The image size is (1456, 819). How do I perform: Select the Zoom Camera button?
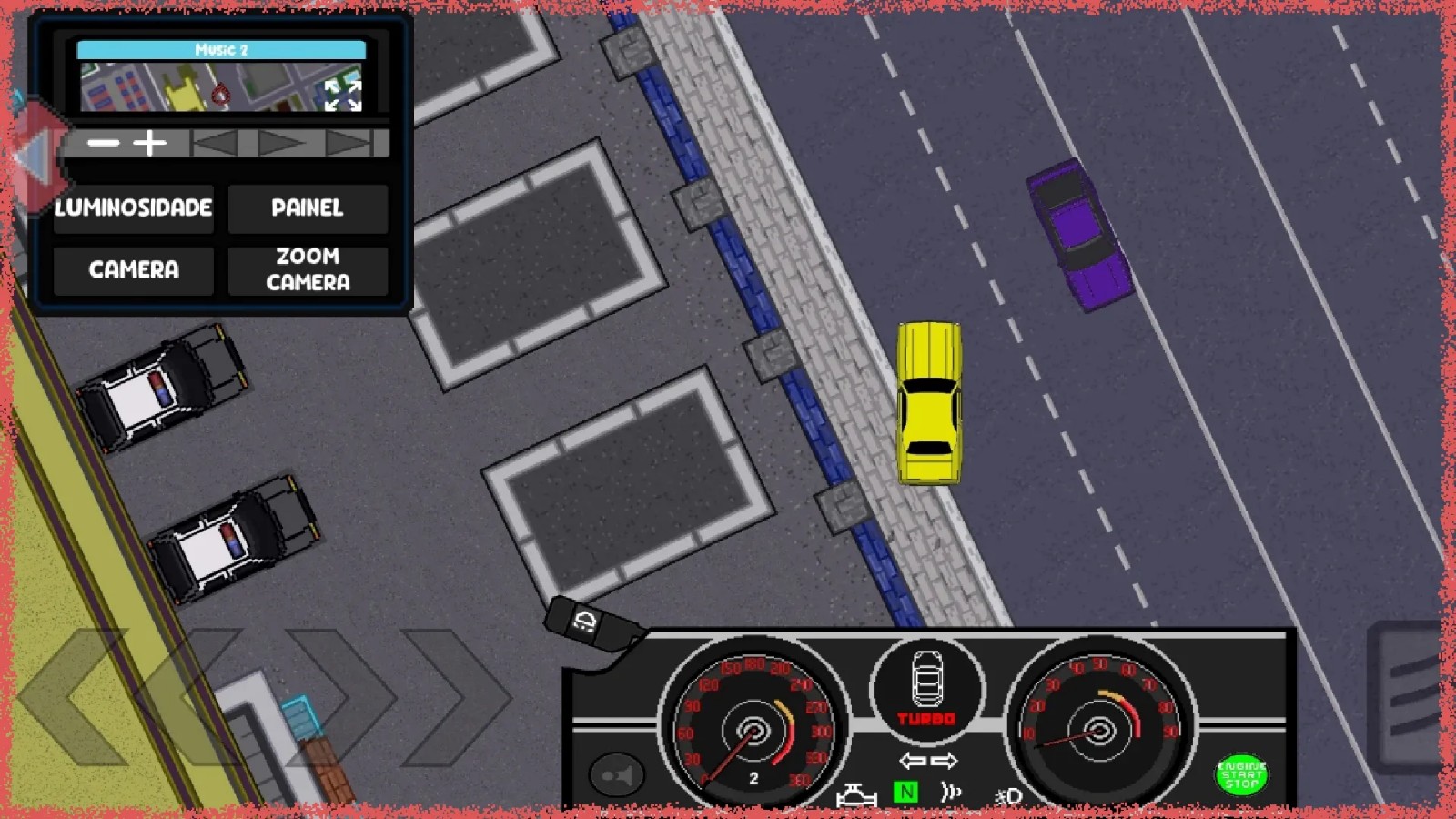click(308, 269)
